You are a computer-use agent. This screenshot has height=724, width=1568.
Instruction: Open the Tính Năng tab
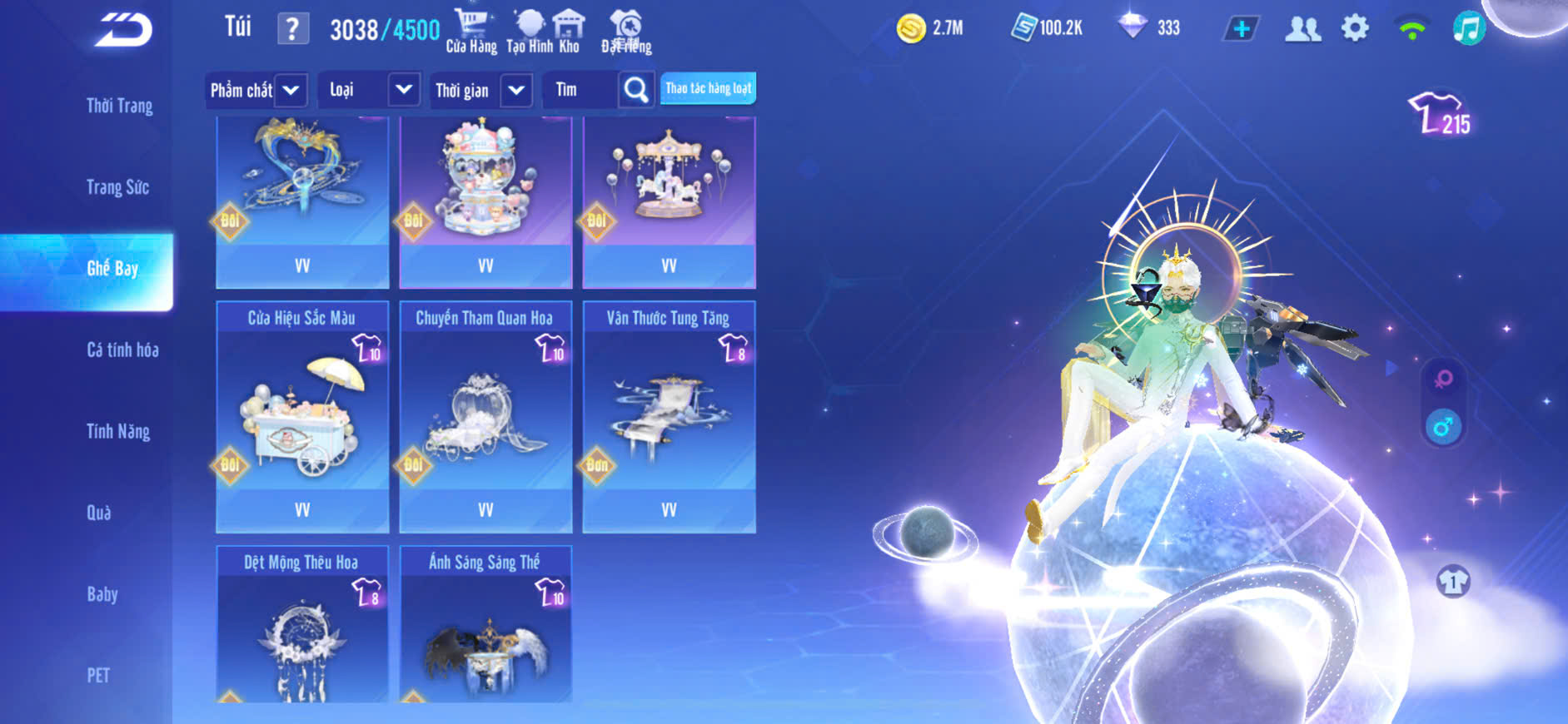(118, 431)
